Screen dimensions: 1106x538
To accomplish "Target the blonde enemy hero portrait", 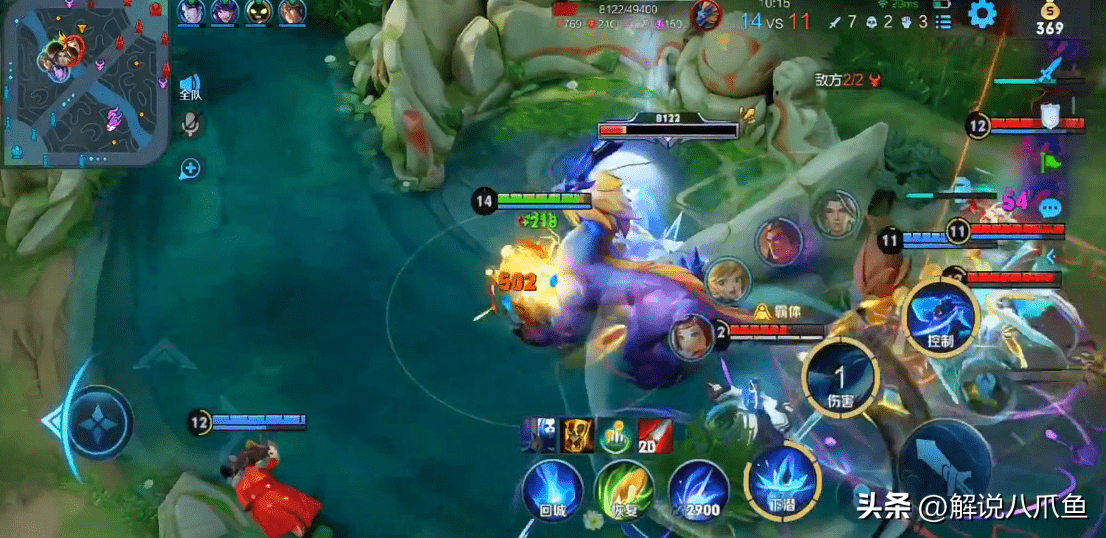I will click(x=728, y=281).
